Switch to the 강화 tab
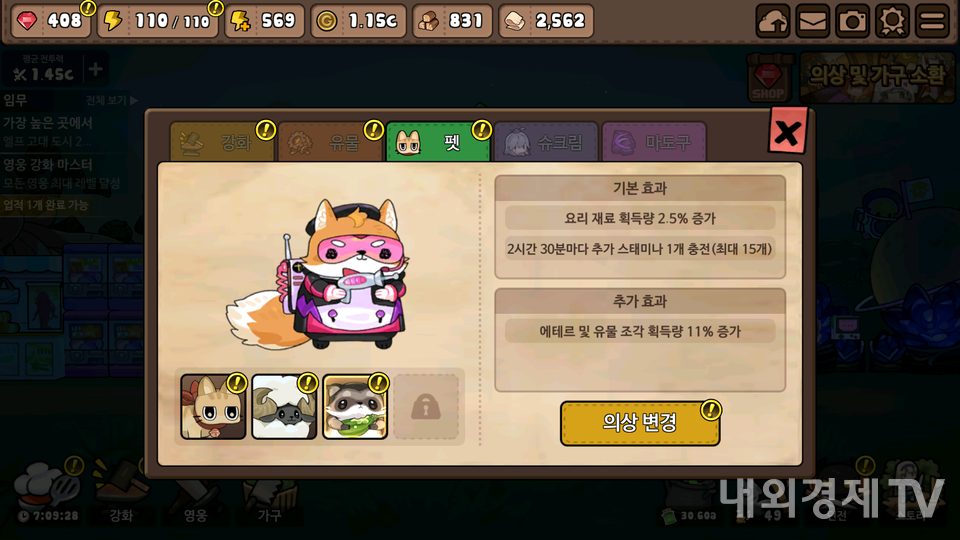 222,143
